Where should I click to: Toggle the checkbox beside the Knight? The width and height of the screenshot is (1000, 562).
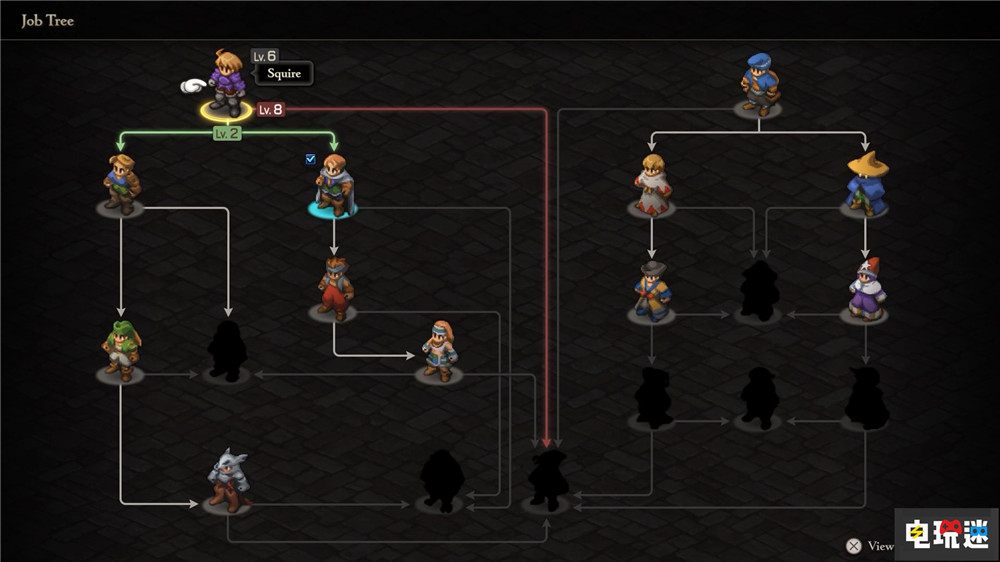click(x=311, y=158)
